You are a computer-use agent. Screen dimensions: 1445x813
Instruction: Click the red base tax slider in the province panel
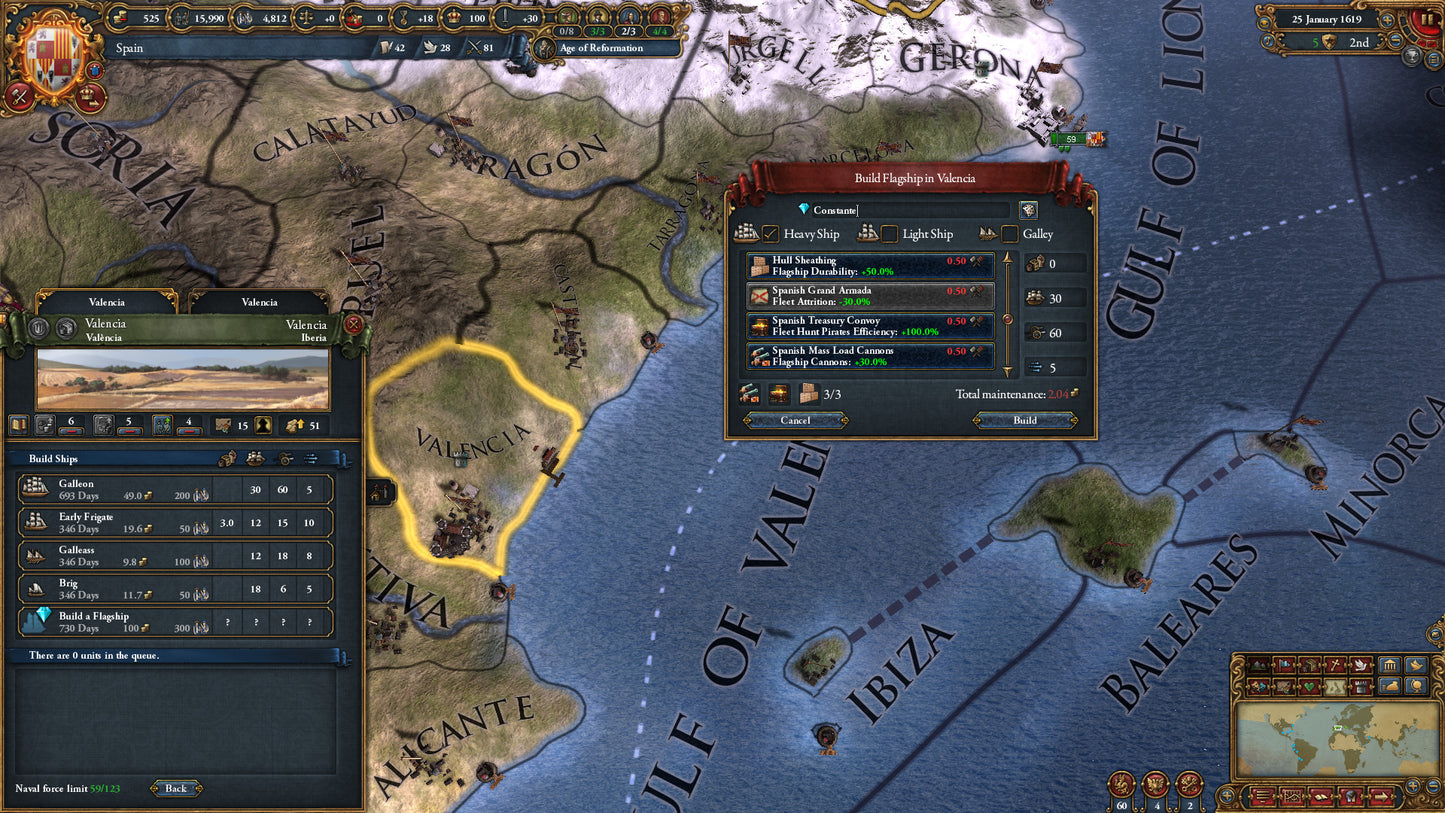pos(72,431)
